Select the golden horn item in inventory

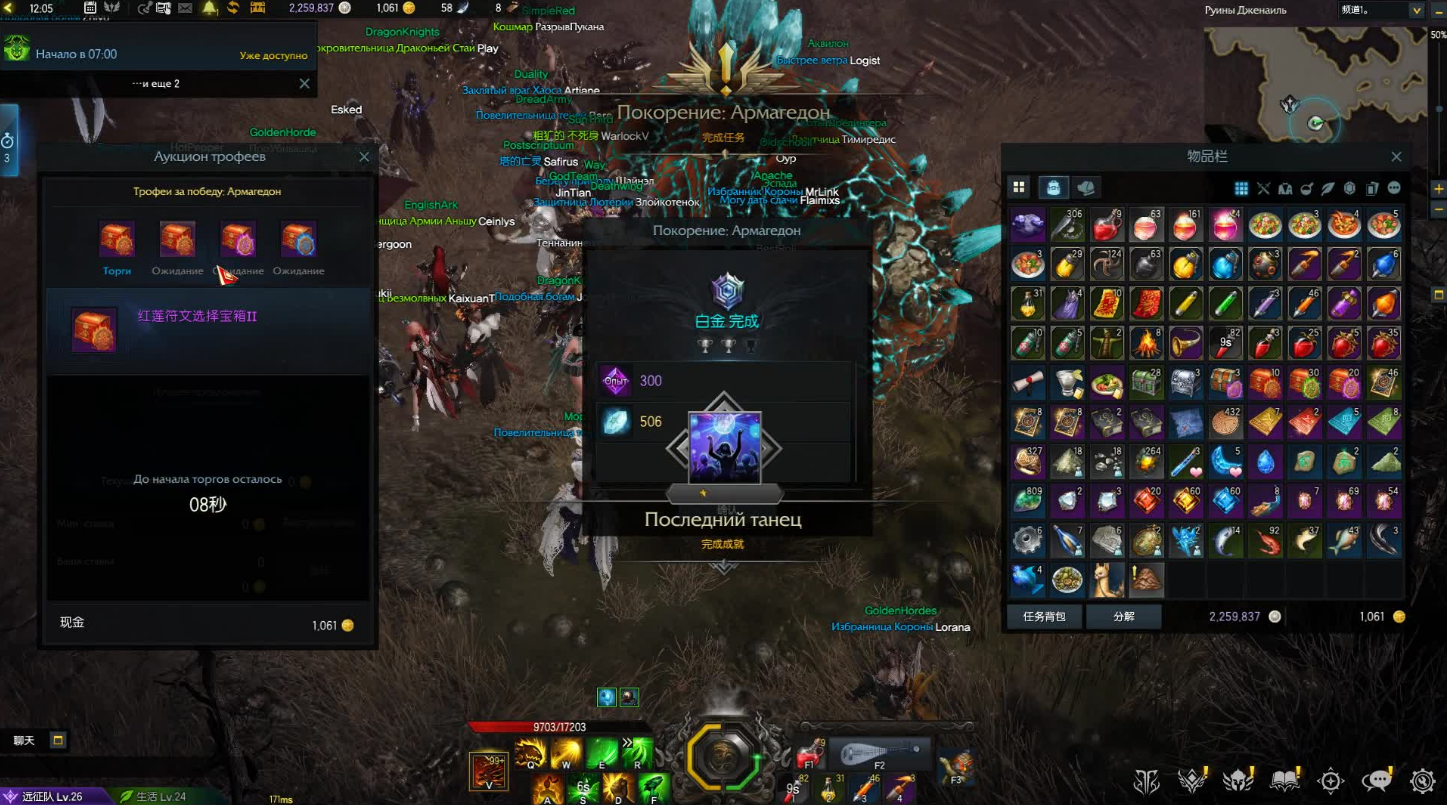[1186, 343]
